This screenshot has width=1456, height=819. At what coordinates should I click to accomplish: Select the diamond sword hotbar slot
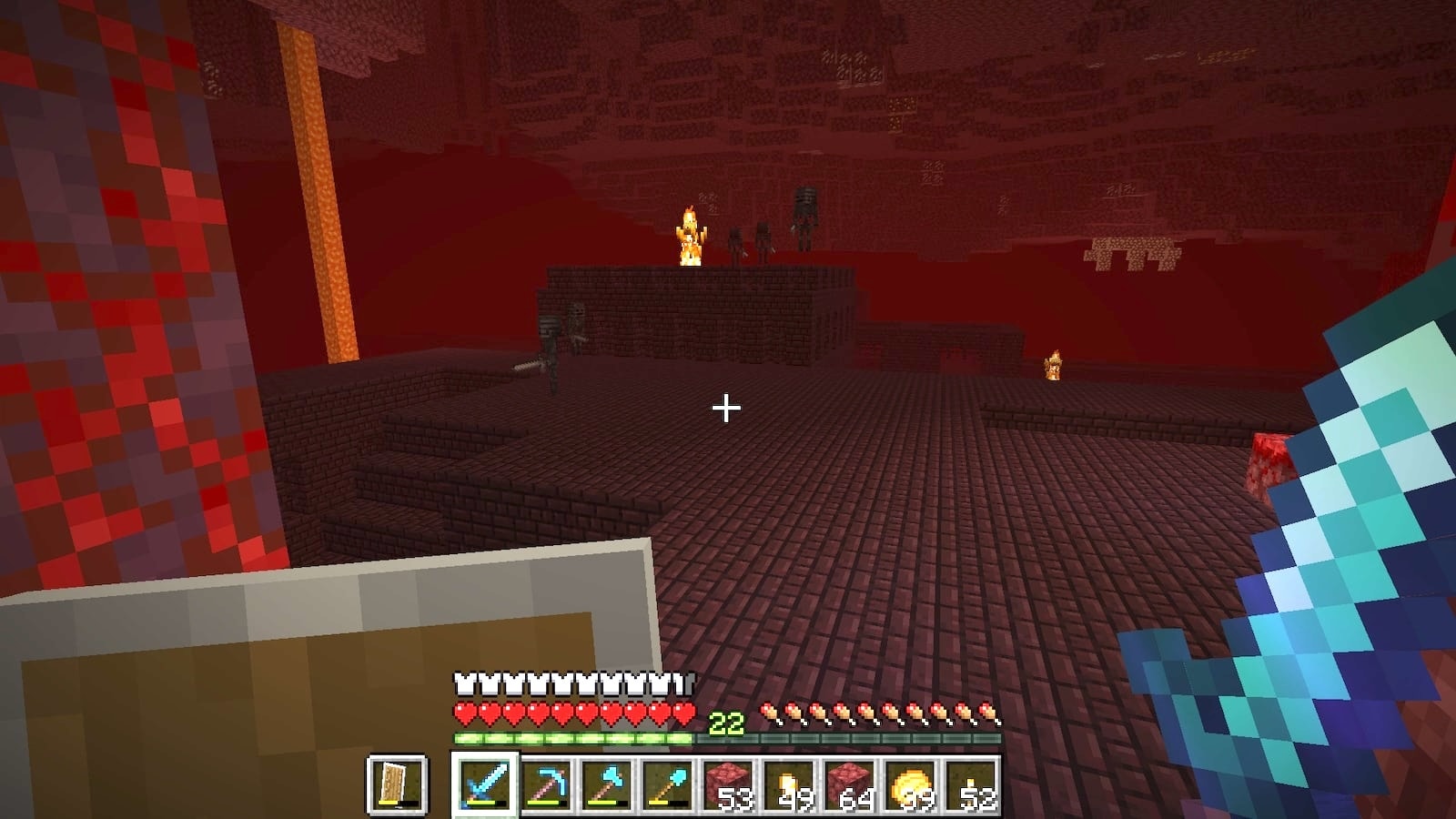point(485,784)
